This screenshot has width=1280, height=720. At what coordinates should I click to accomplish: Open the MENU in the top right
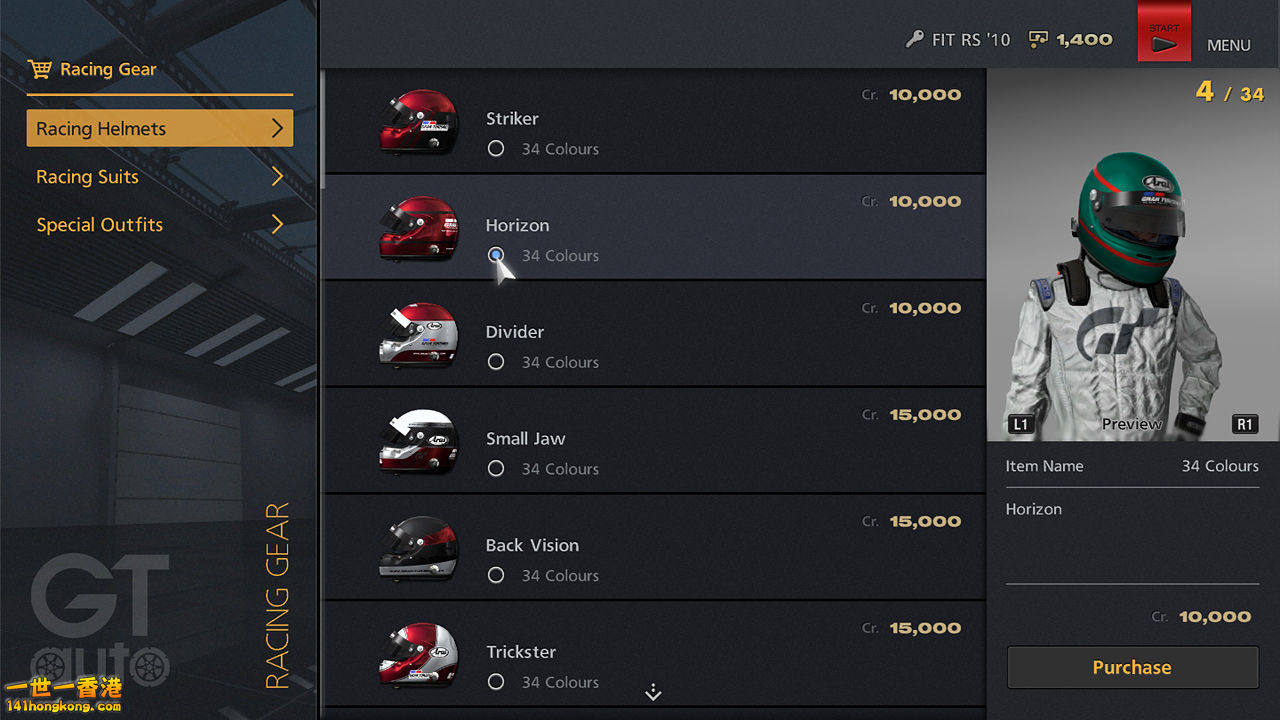[x=1229, y=45]
